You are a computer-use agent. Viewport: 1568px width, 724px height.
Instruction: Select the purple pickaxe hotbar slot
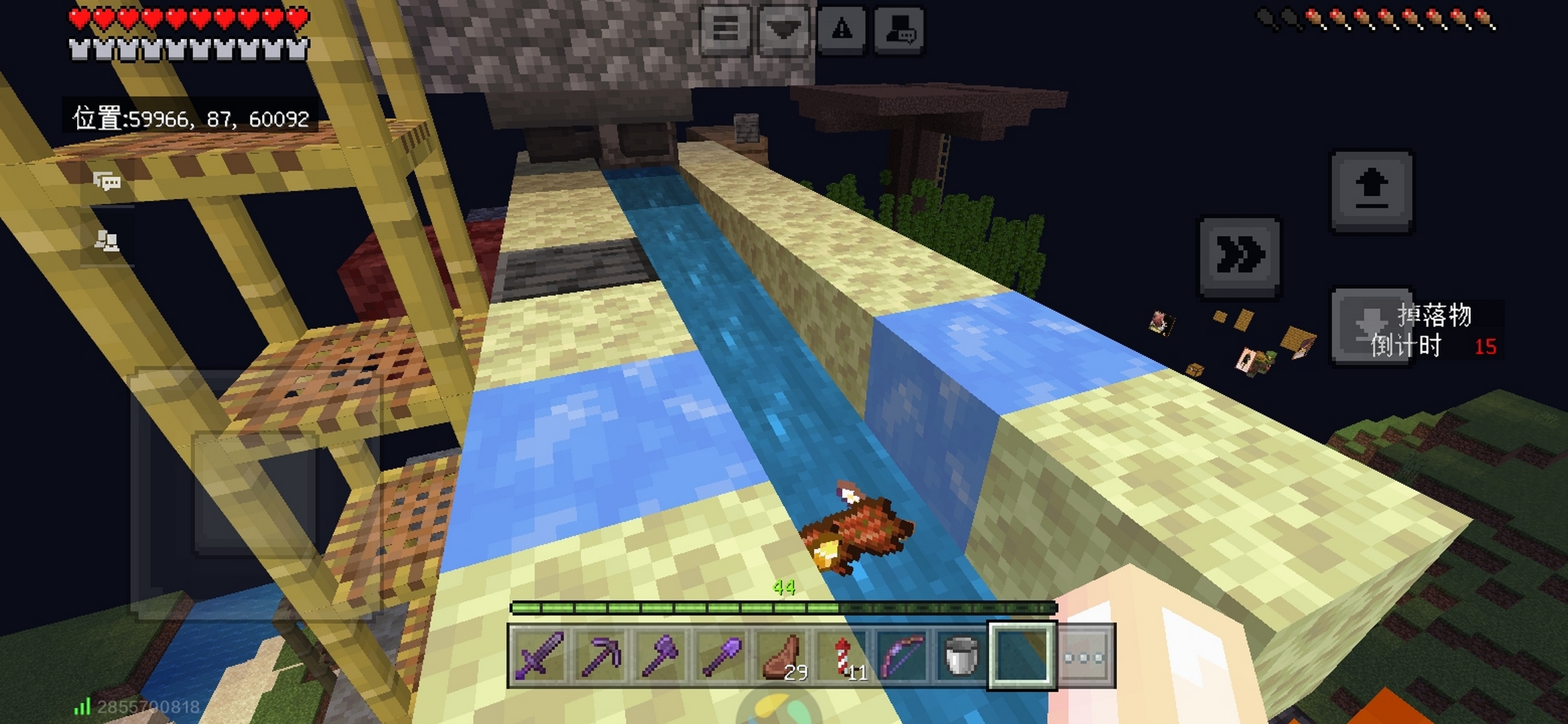click(600, 656)
